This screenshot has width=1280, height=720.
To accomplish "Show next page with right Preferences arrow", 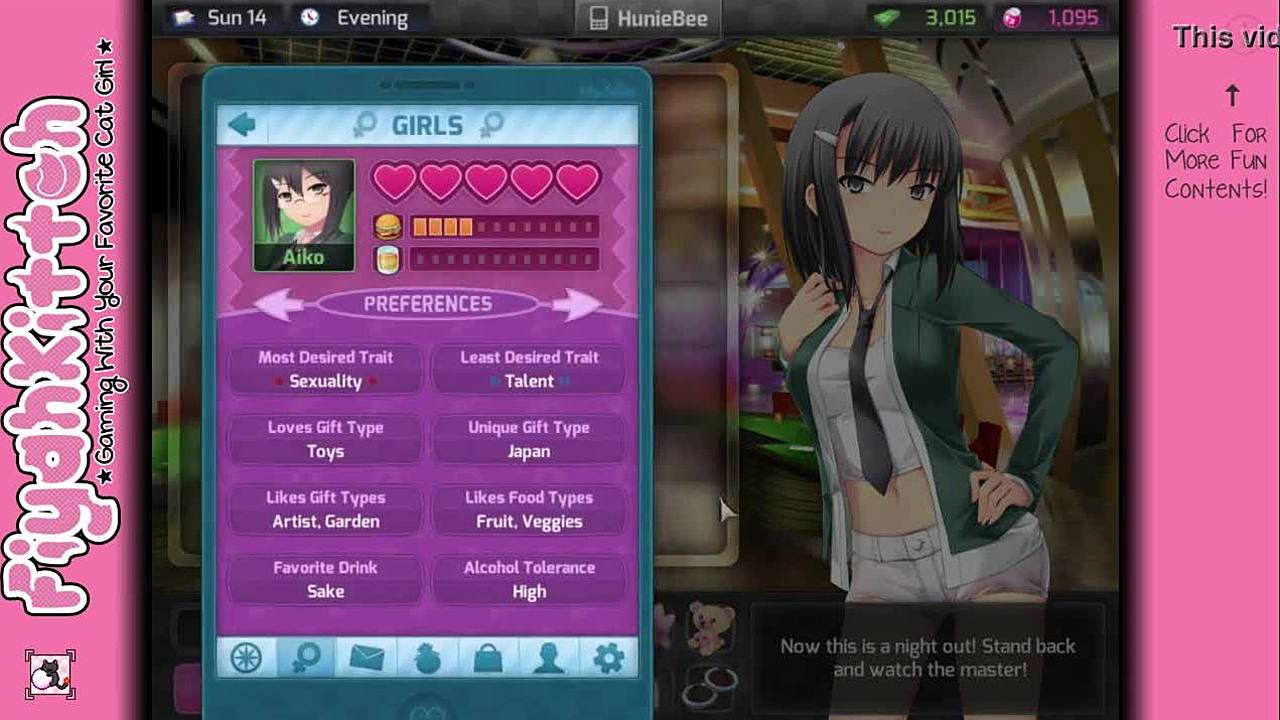I will point(575,304).
